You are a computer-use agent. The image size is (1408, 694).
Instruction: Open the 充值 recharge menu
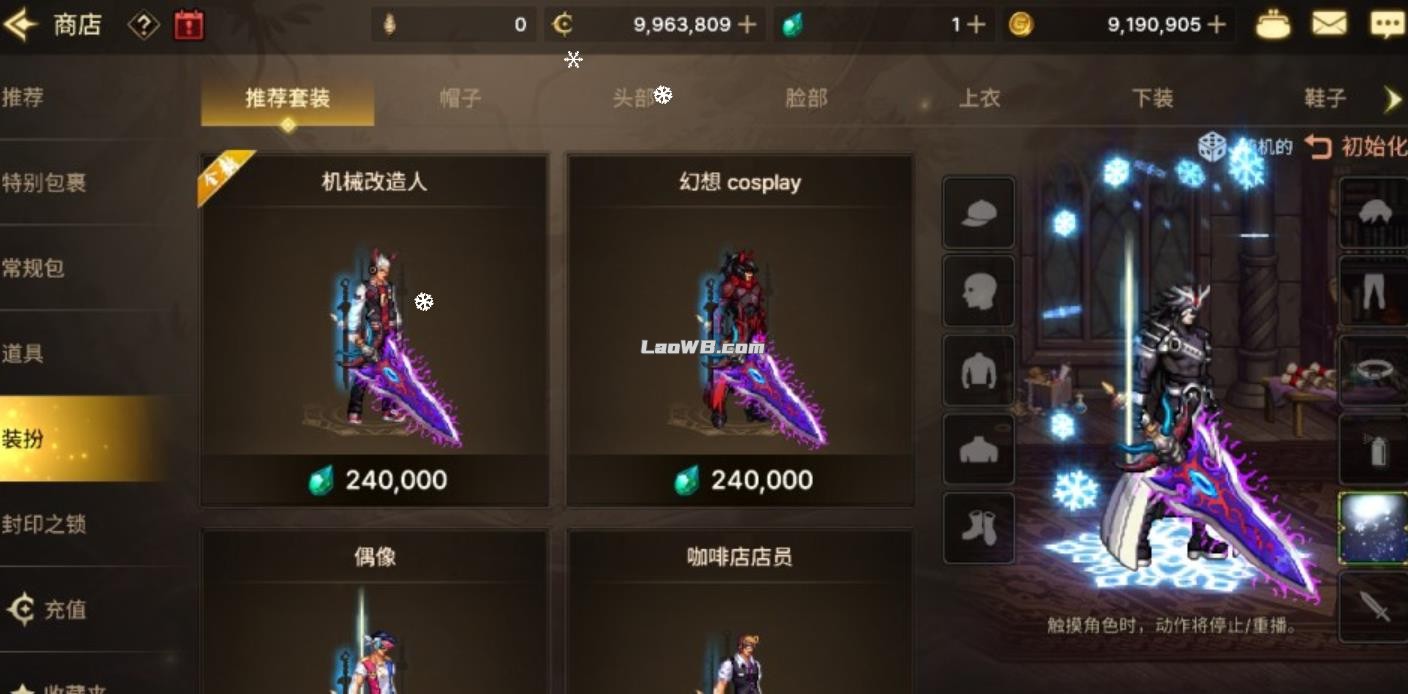click(48, 609)
